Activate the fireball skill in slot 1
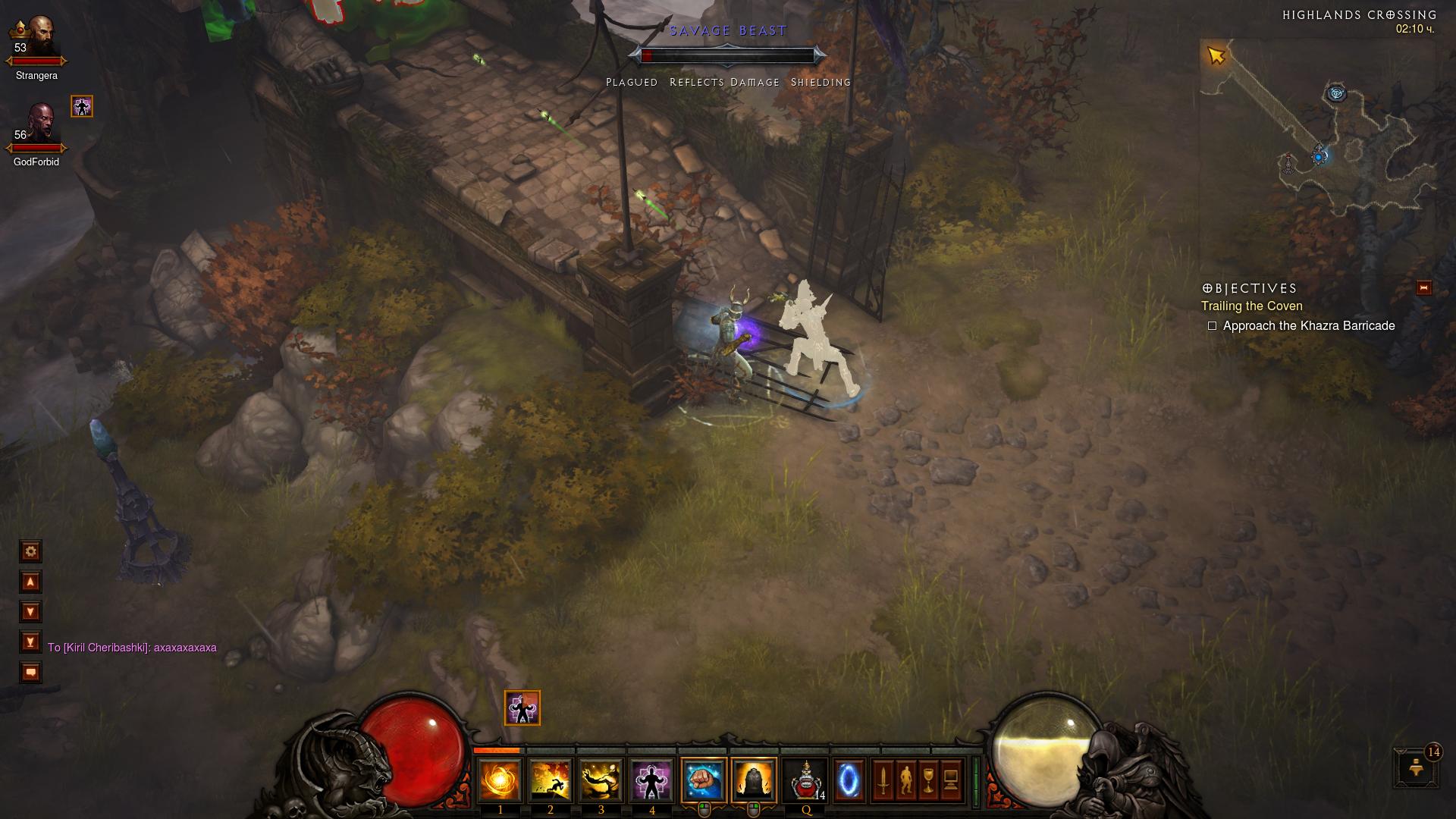 point(500,780)
